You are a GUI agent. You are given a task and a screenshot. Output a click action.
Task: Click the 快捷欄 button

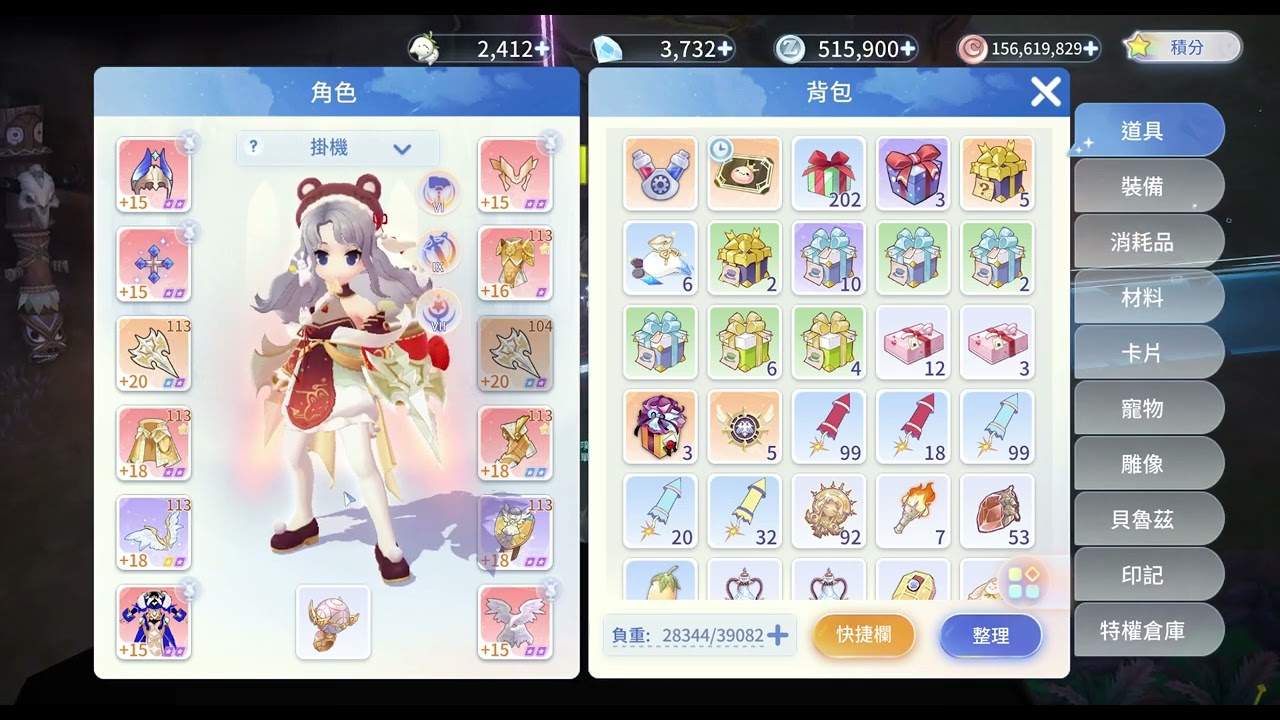(x=863, y=635)
